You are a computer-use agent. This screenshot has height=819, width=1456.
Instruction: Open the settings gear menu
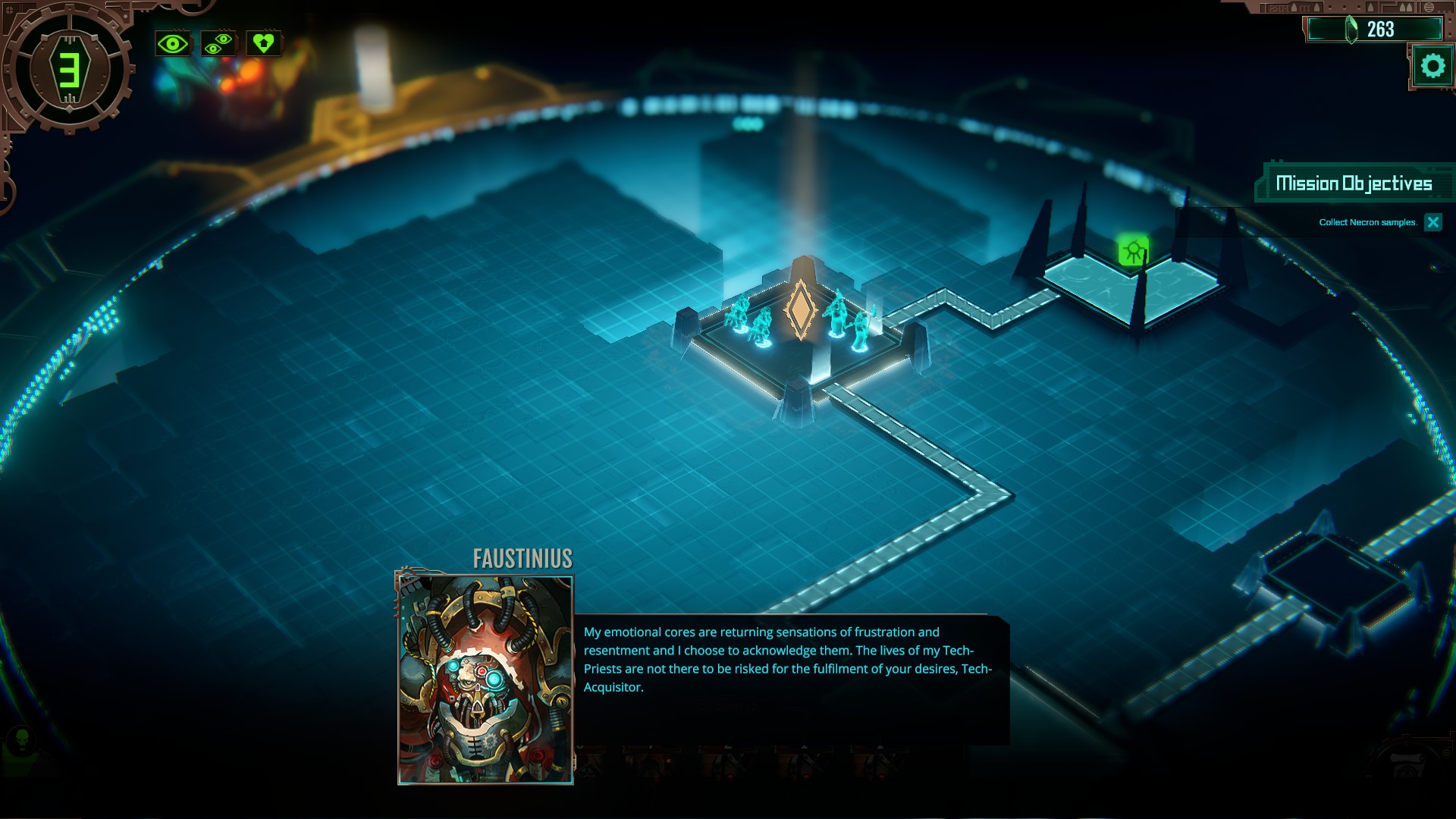pyautogui.click(x=1432, y=67)
